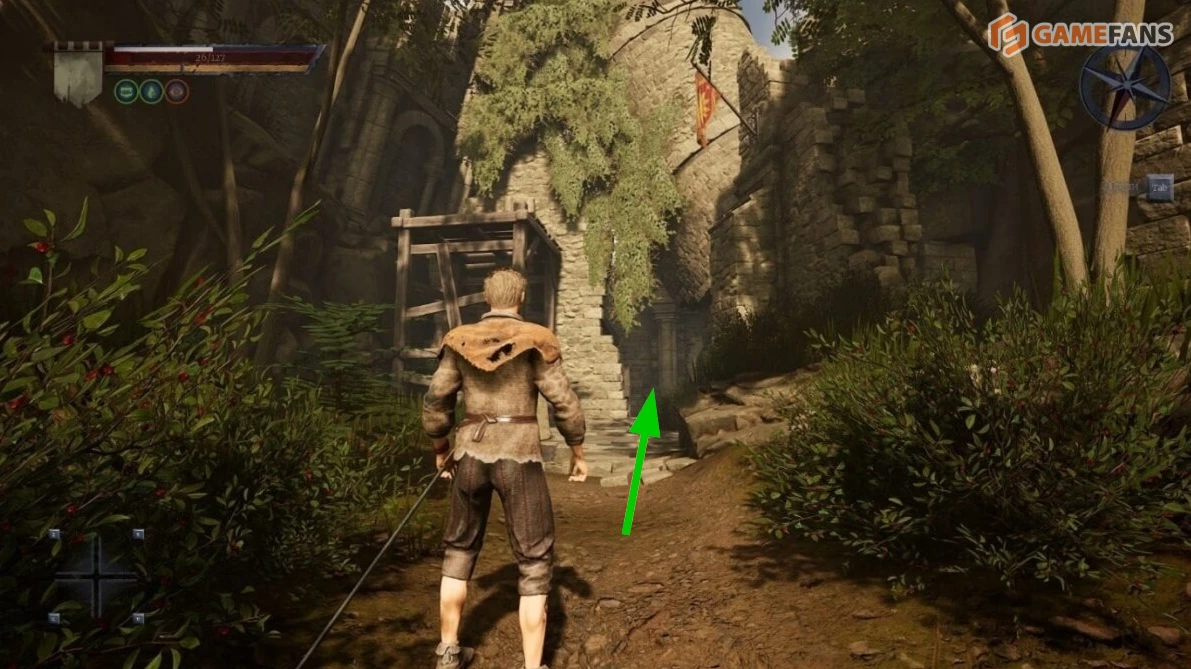Click the GAMEFANS watermark logo
The height and width of the screenshot is (669, 1191).
[1080, 34]
